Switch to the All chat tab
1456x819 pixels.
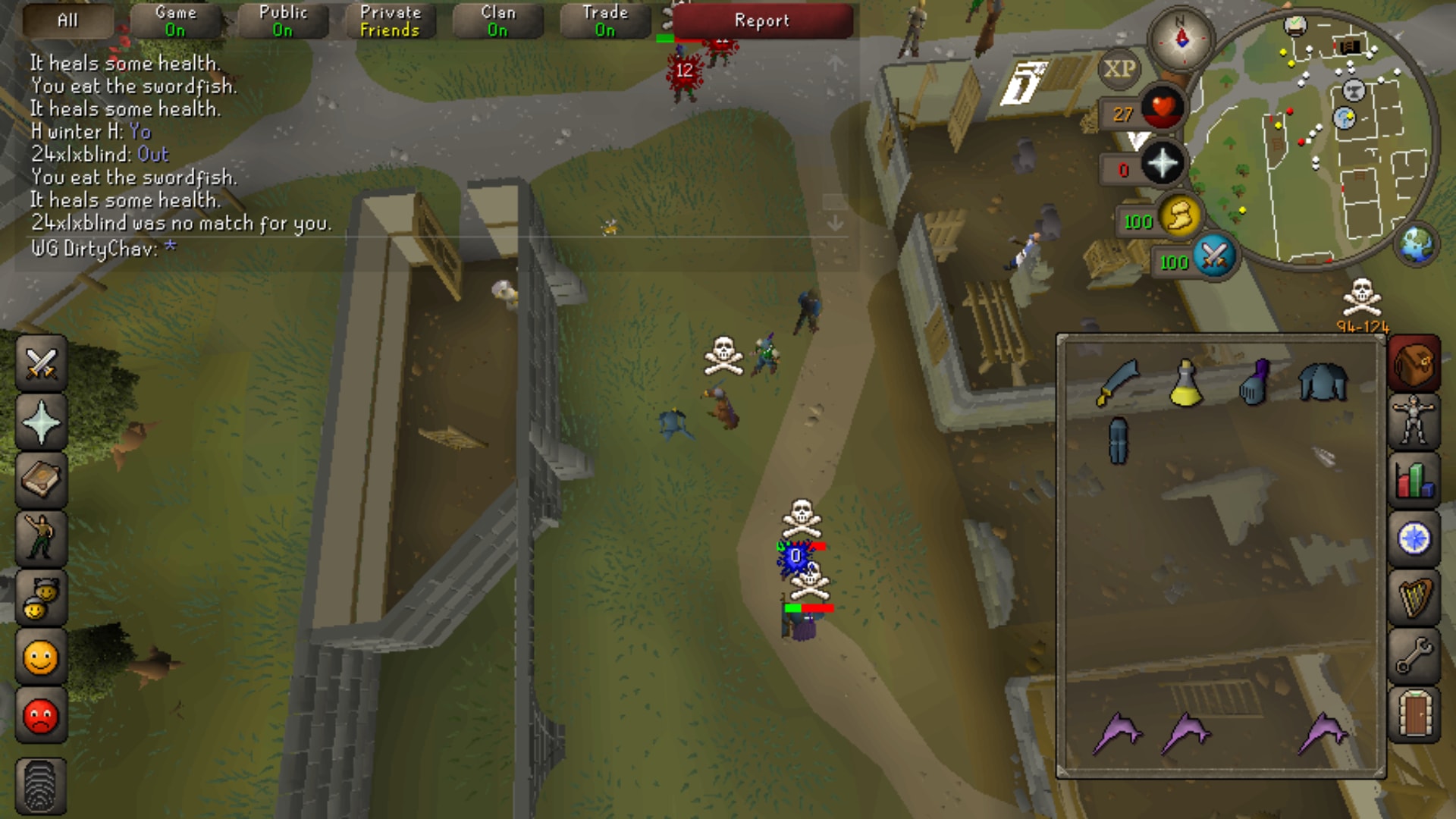click(67, 20)
